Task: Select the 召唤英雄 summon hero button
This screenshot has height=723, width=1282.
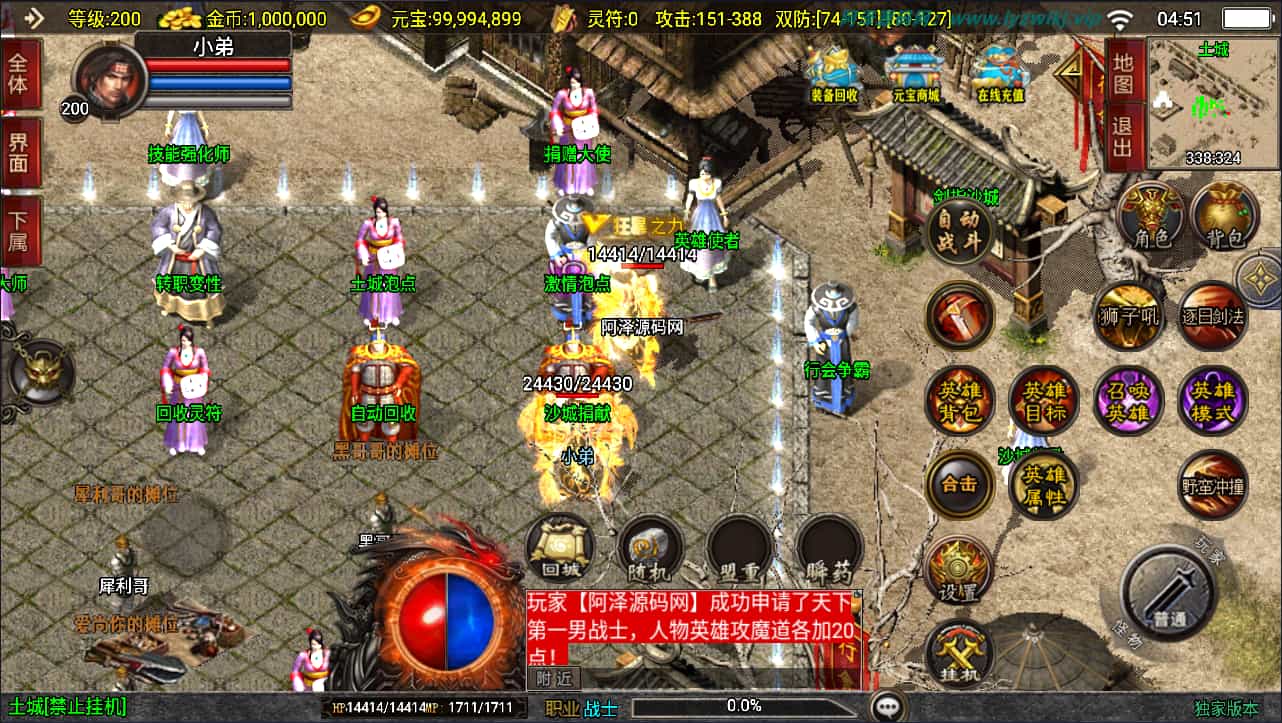Action: [x=1127, y=401]
